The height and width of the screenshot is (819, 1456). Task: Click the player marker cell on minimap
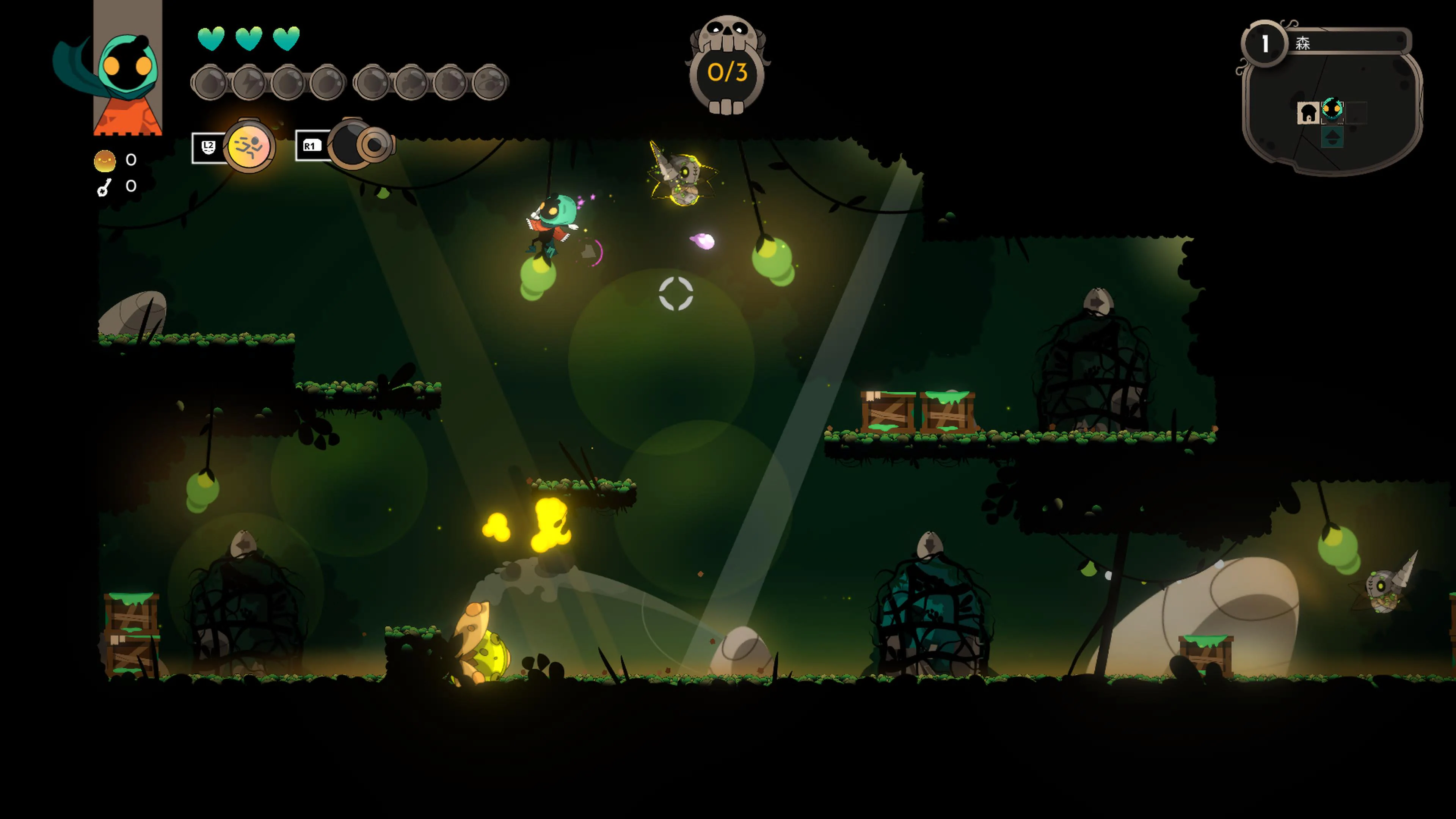pos(1332,111)
